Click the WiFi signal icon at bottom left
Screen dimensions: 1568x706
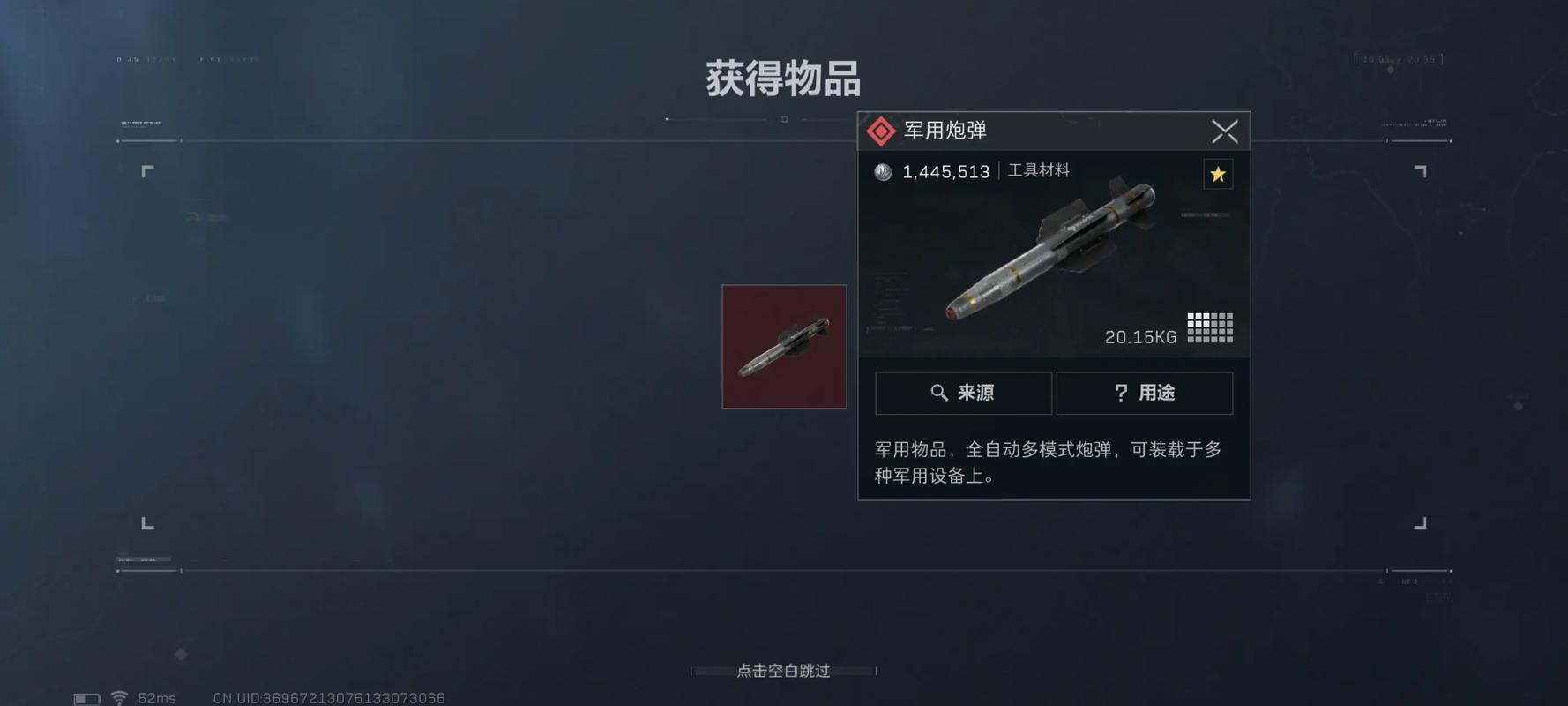click(x=121, y=696)
